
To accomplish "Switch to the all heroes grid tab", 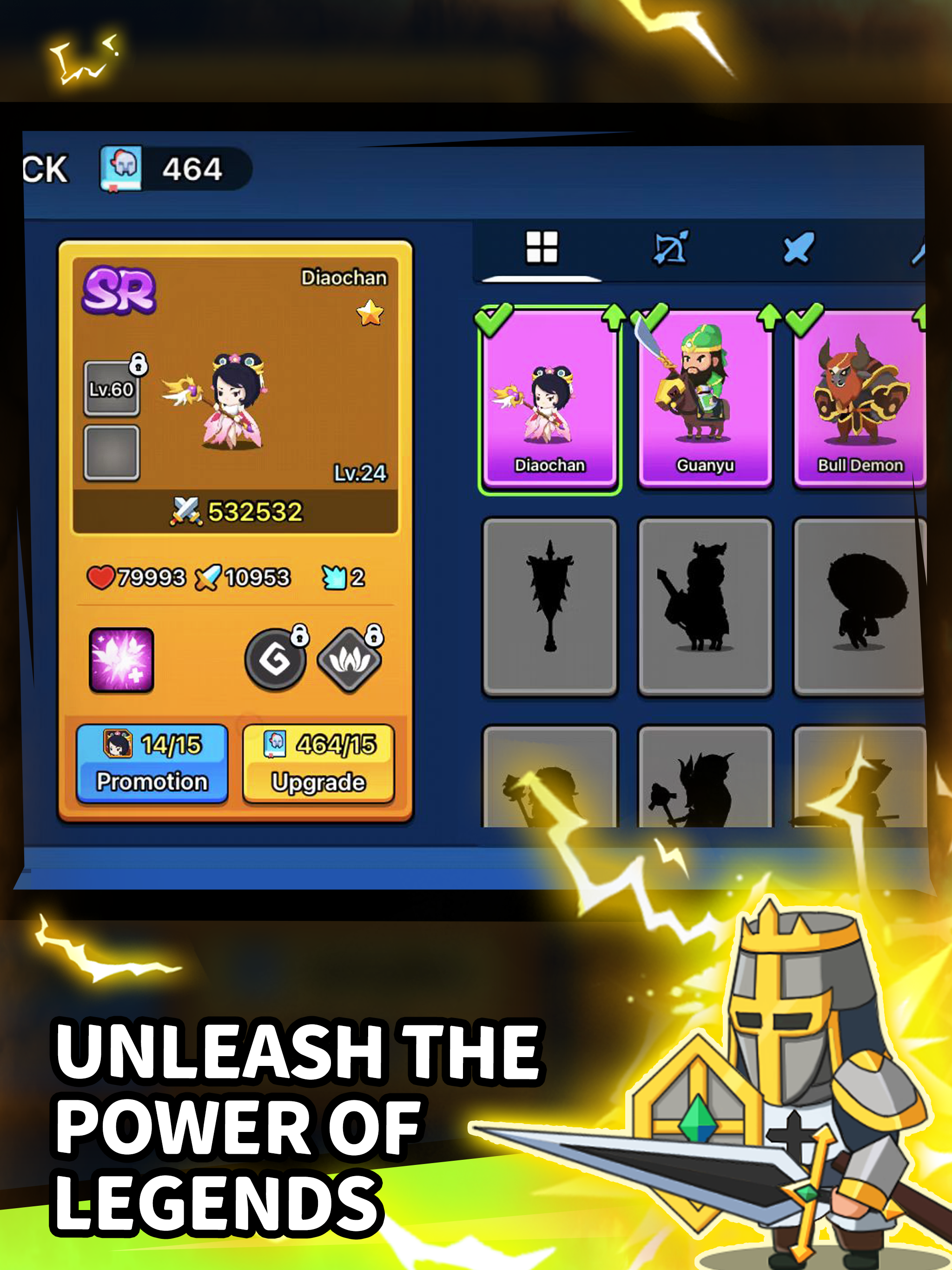I will [x=542, y=246].
